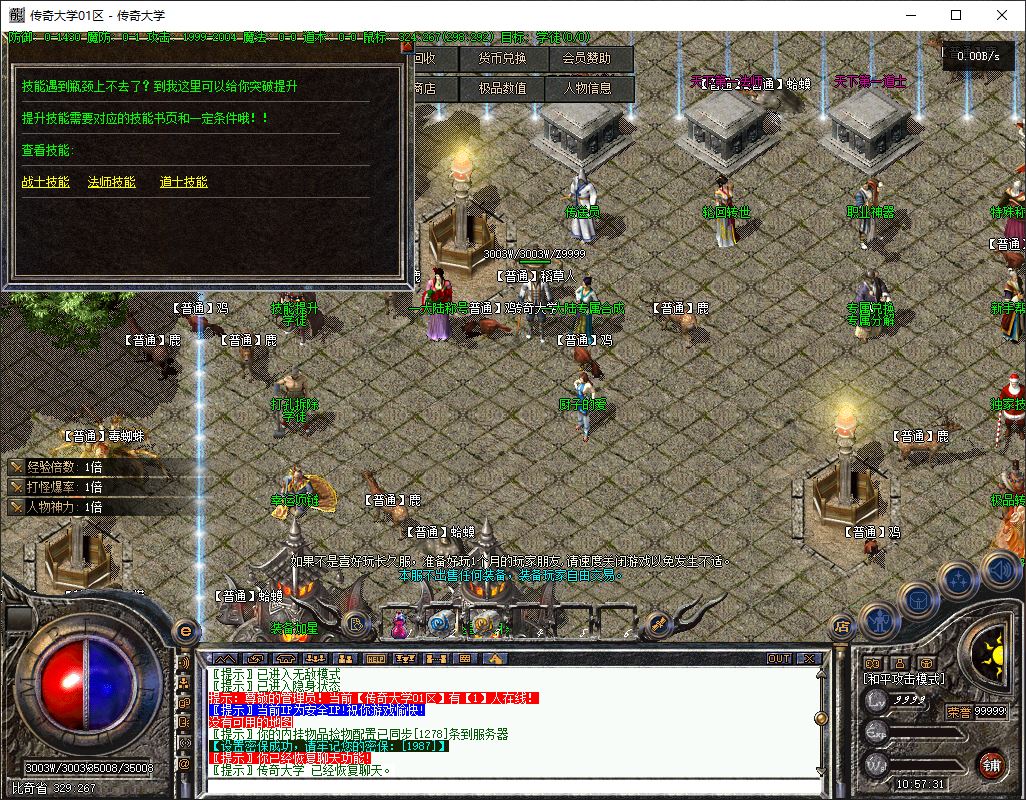Close the skill NPC dialogue window
Image resolution: width=1026 pixels, height=800 pixels.
point(406,46)
